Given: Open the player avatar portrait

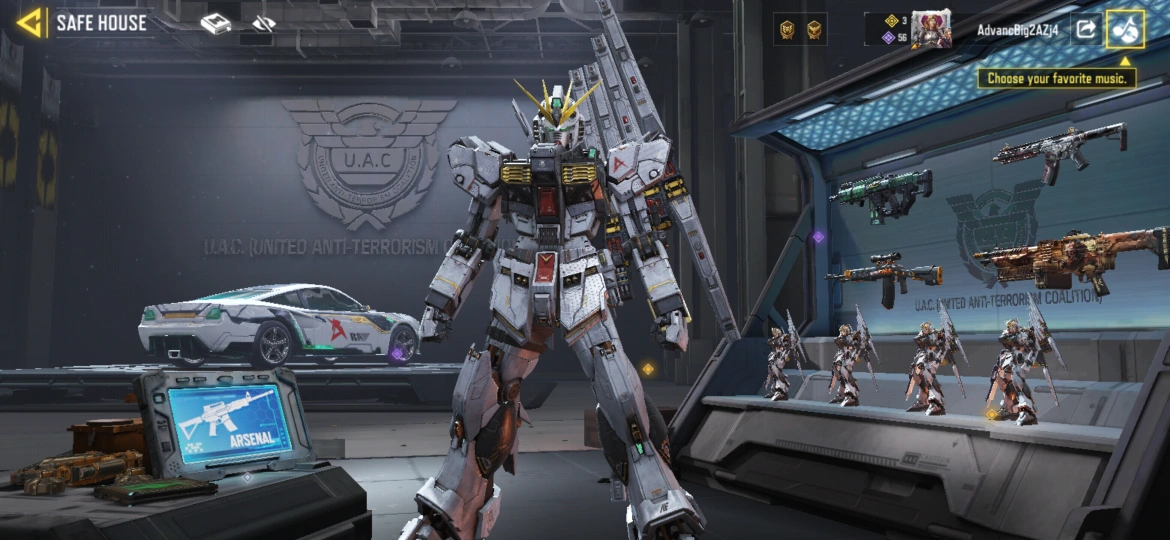Looking at the screenshot, I should 930,29.
